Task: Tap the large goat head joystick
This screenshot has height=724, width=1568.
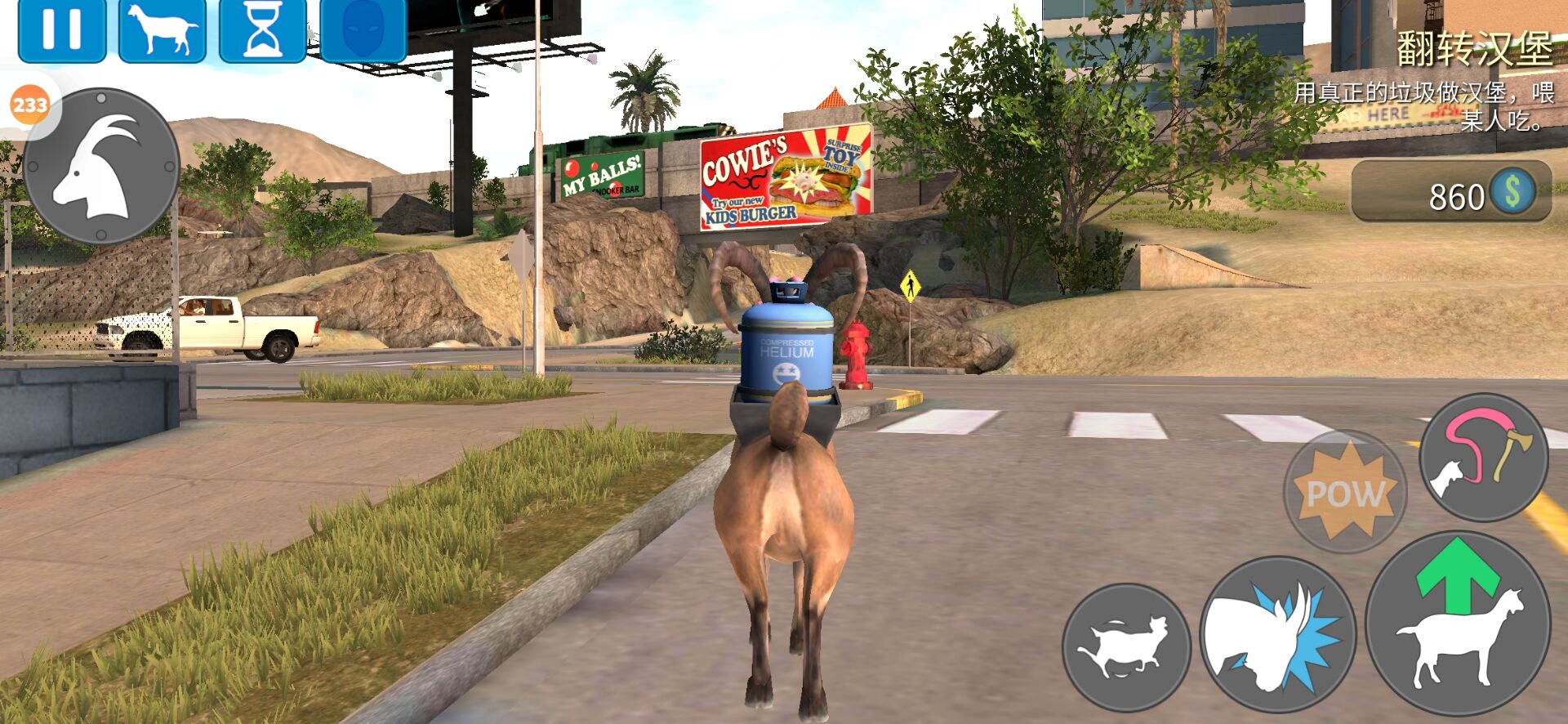Action: (101, 166)
